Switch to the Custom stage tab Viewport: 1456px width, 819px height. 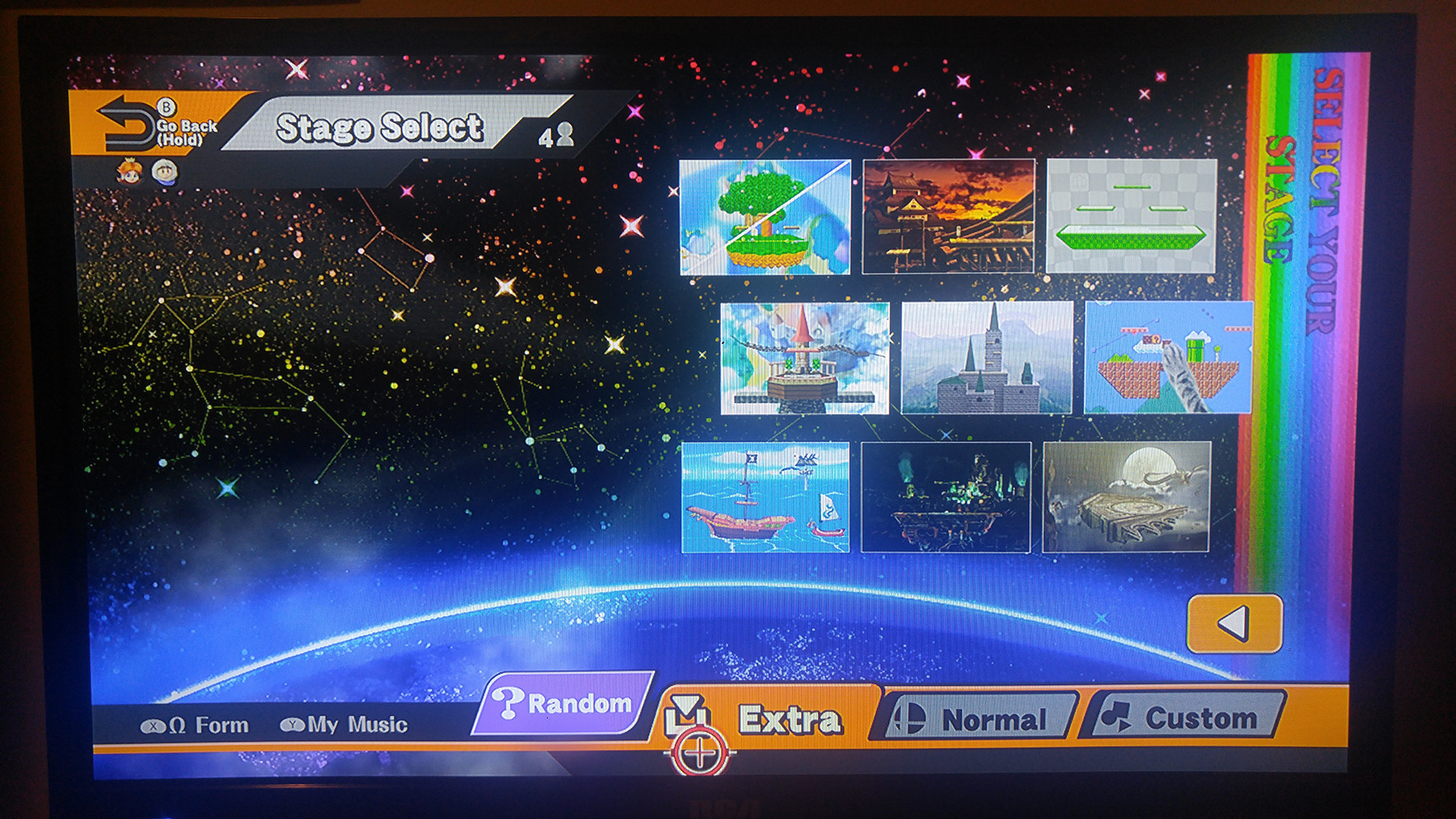(1185, 719)
